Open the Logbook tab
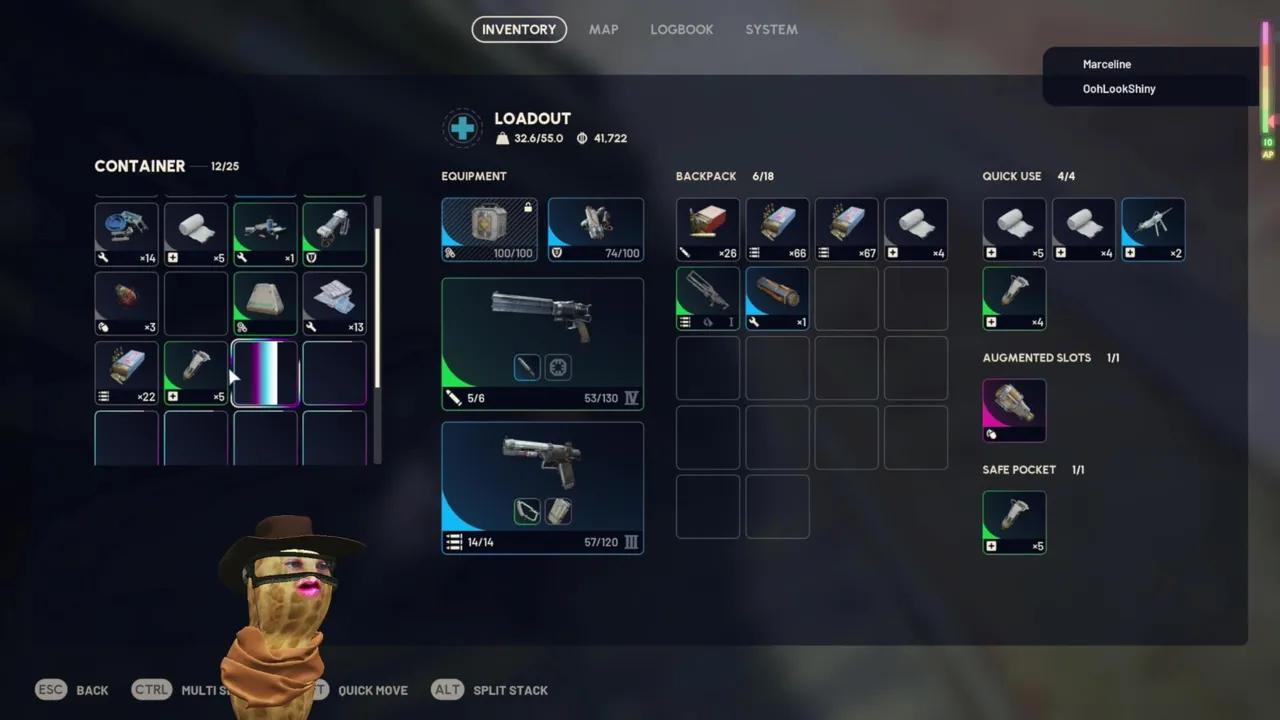The height and width of the screenshot is (720, 1280). pyautogui.click(x=681, y=30)
